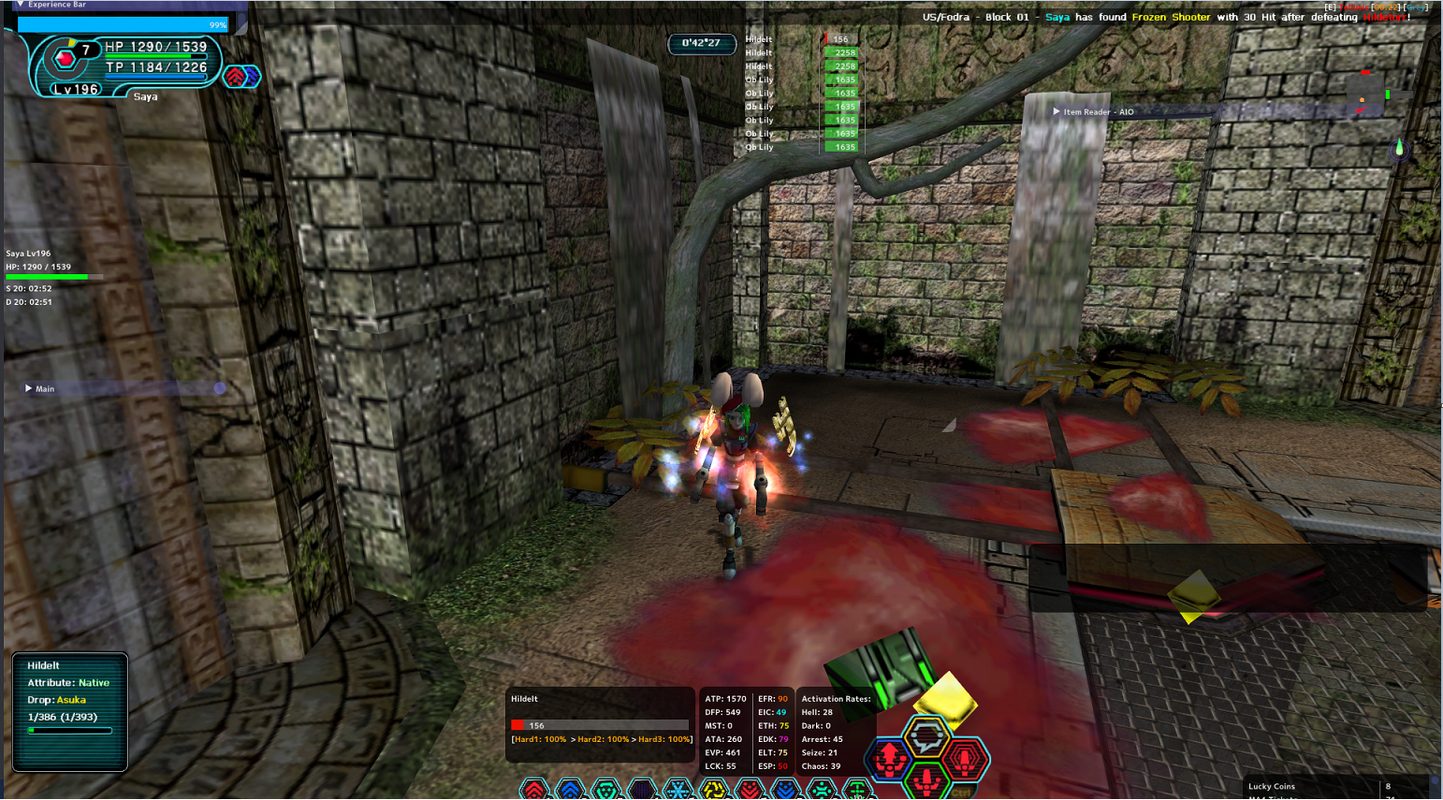The width and height of the screenshot is (1443, 800).
Task: Select the speech bubble hexagon in action palette
Action: tap(927, 738)
